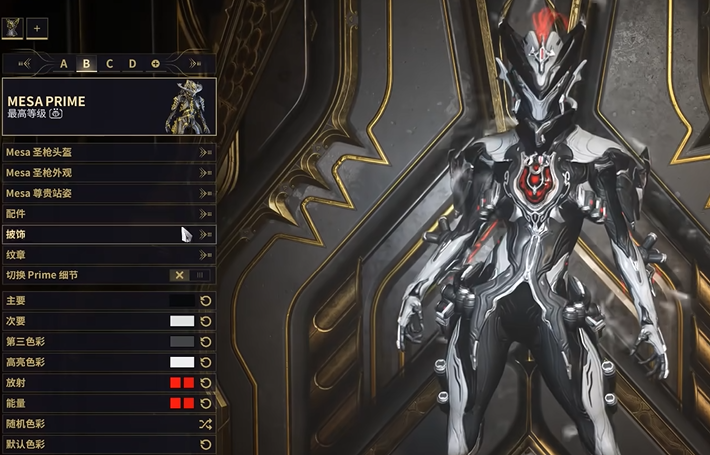Click the plus button beside the warframe icon
Viewport: 710px width, 455px height.
37,28
